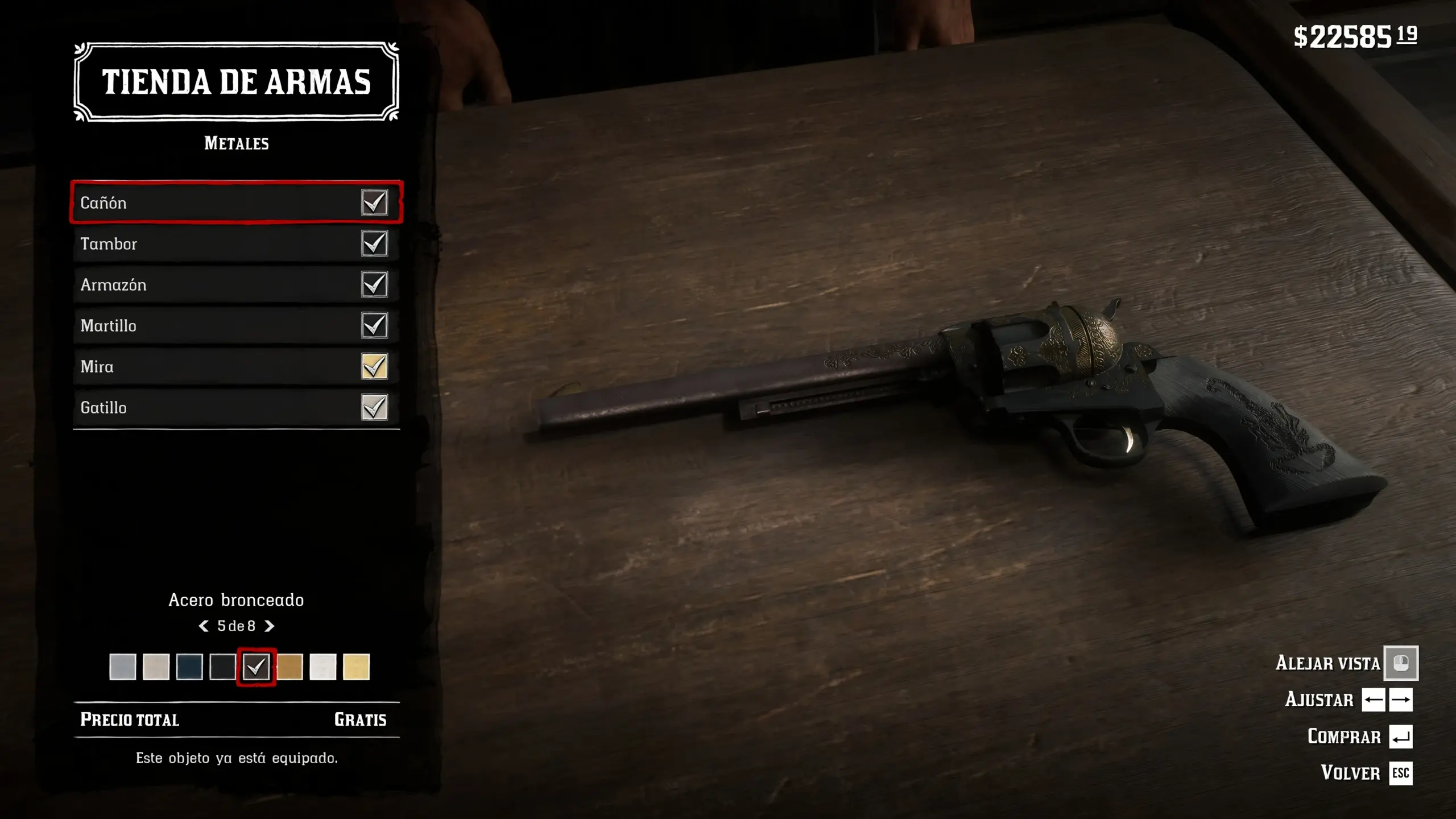Pick the pale blue-gray metal swatch
Image resolution: width=1456 pixels, height=819 pixels.
[122, 667]
